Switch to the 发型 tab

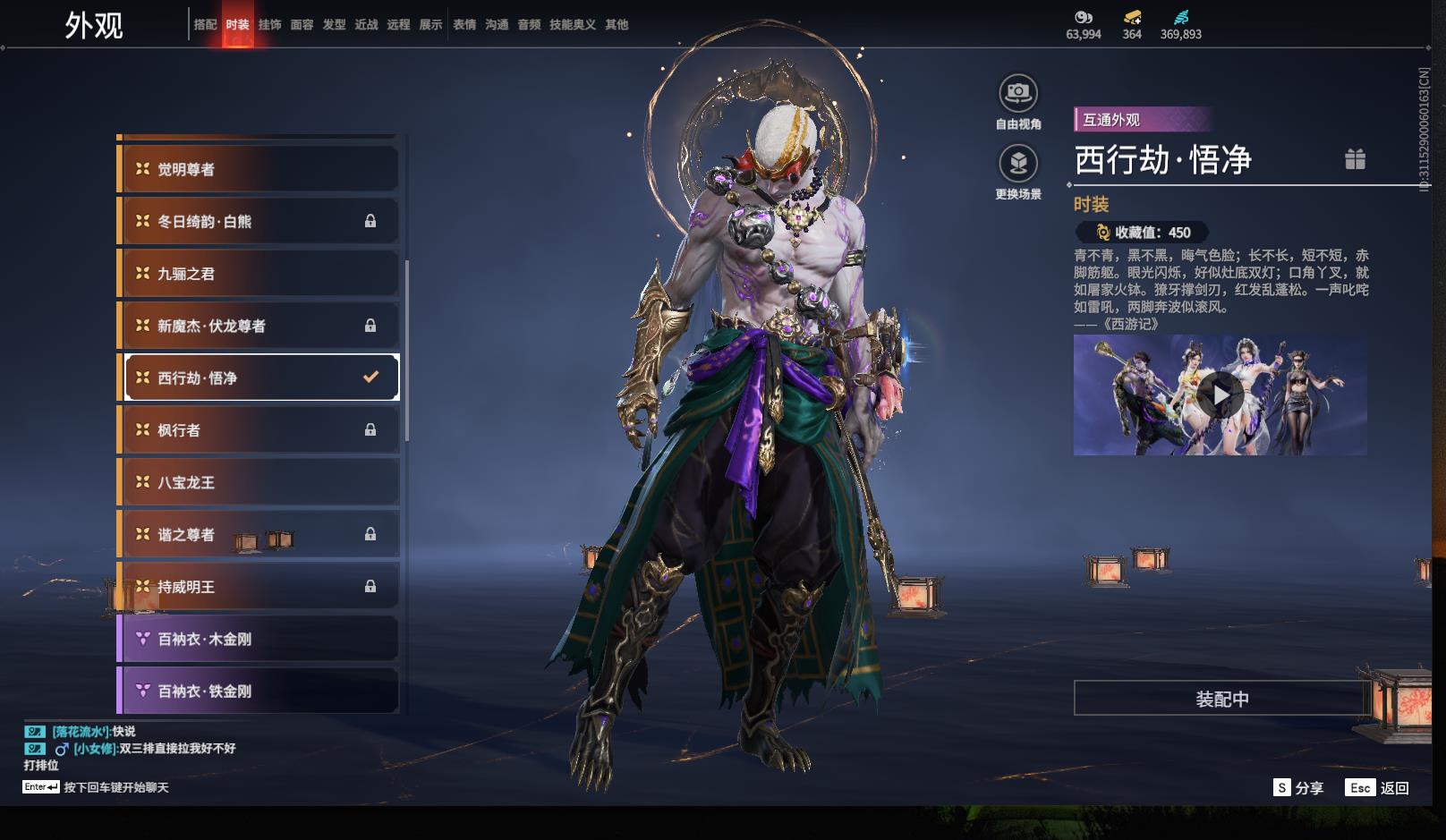coord(334,25)
